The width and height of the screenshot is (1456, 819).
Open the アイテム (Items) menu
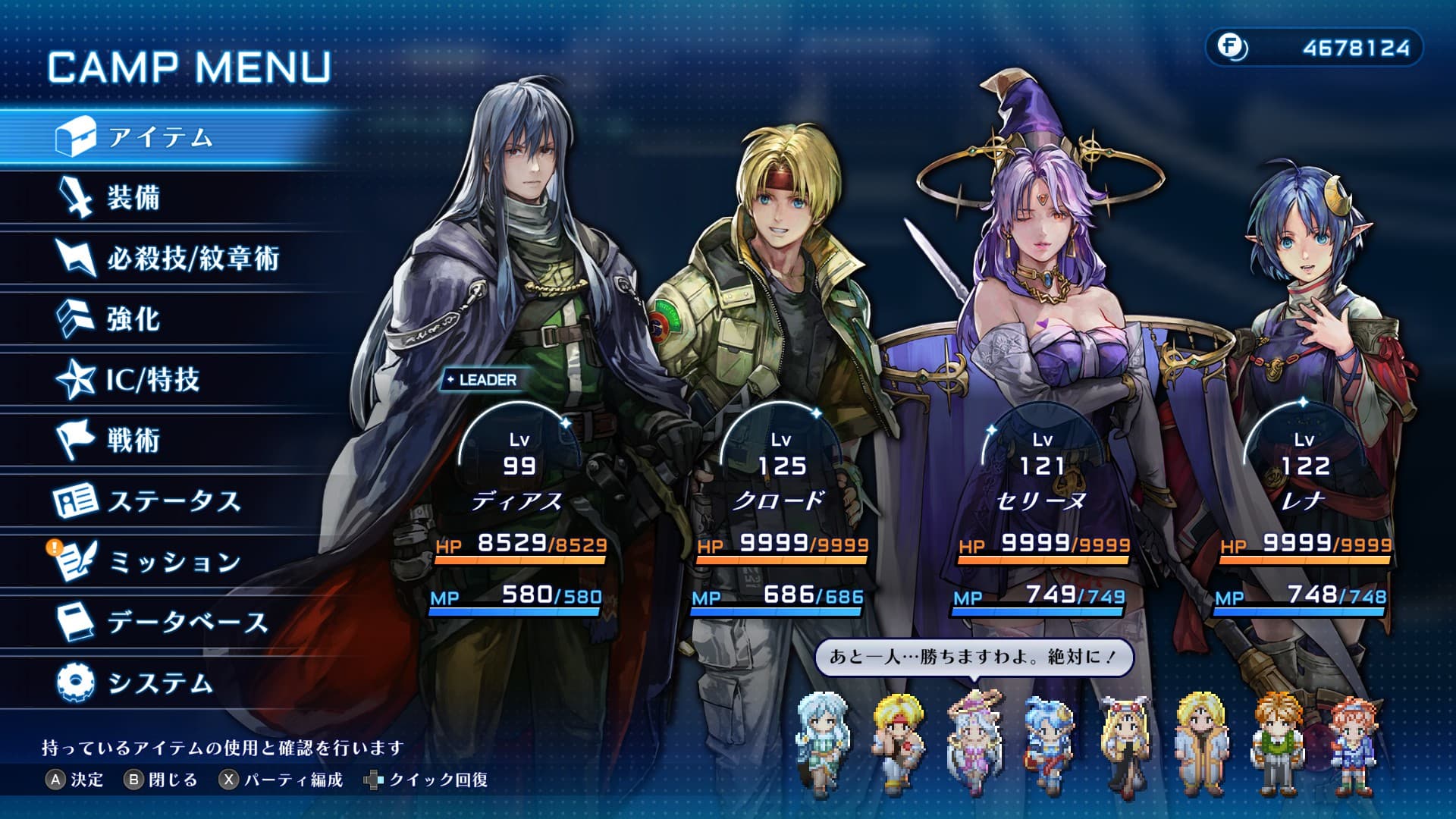pos(159,137)
